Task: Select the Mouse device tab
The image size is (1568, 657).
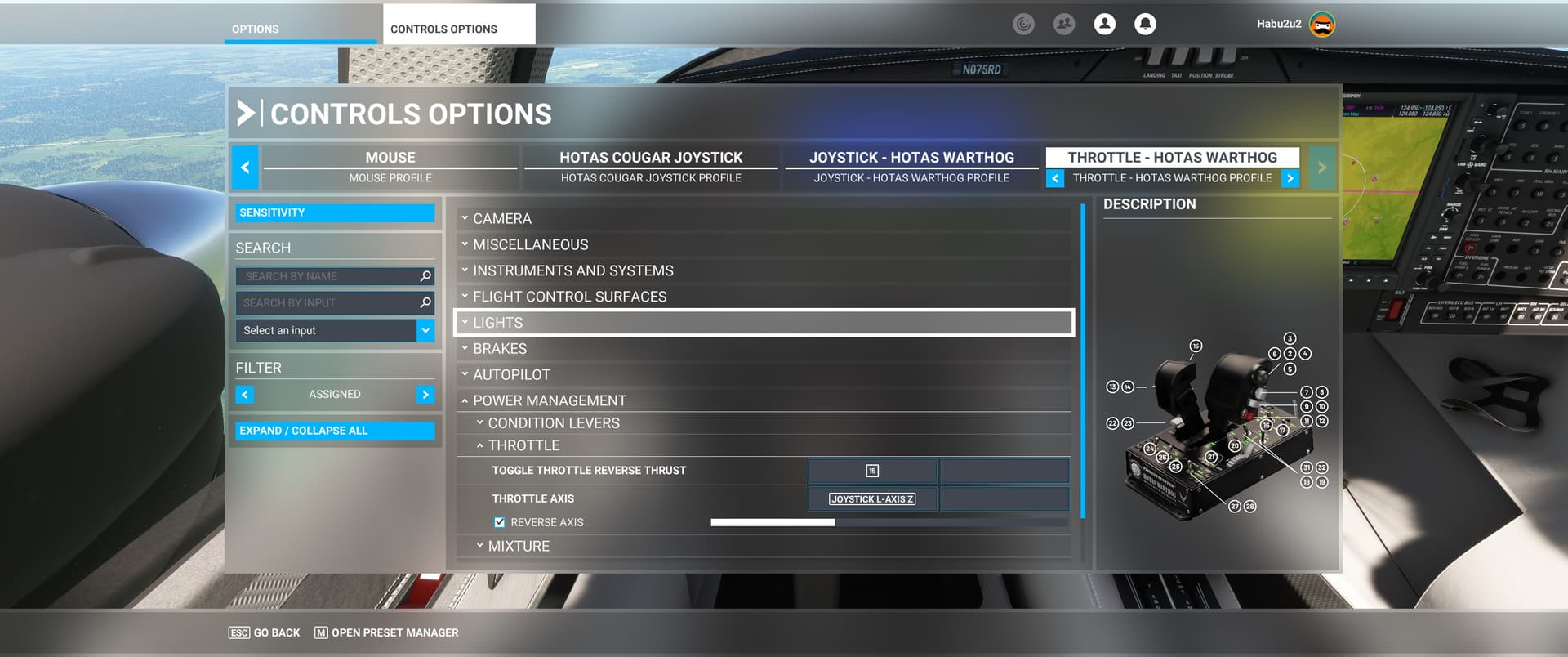Action: [x=390, y=157]
